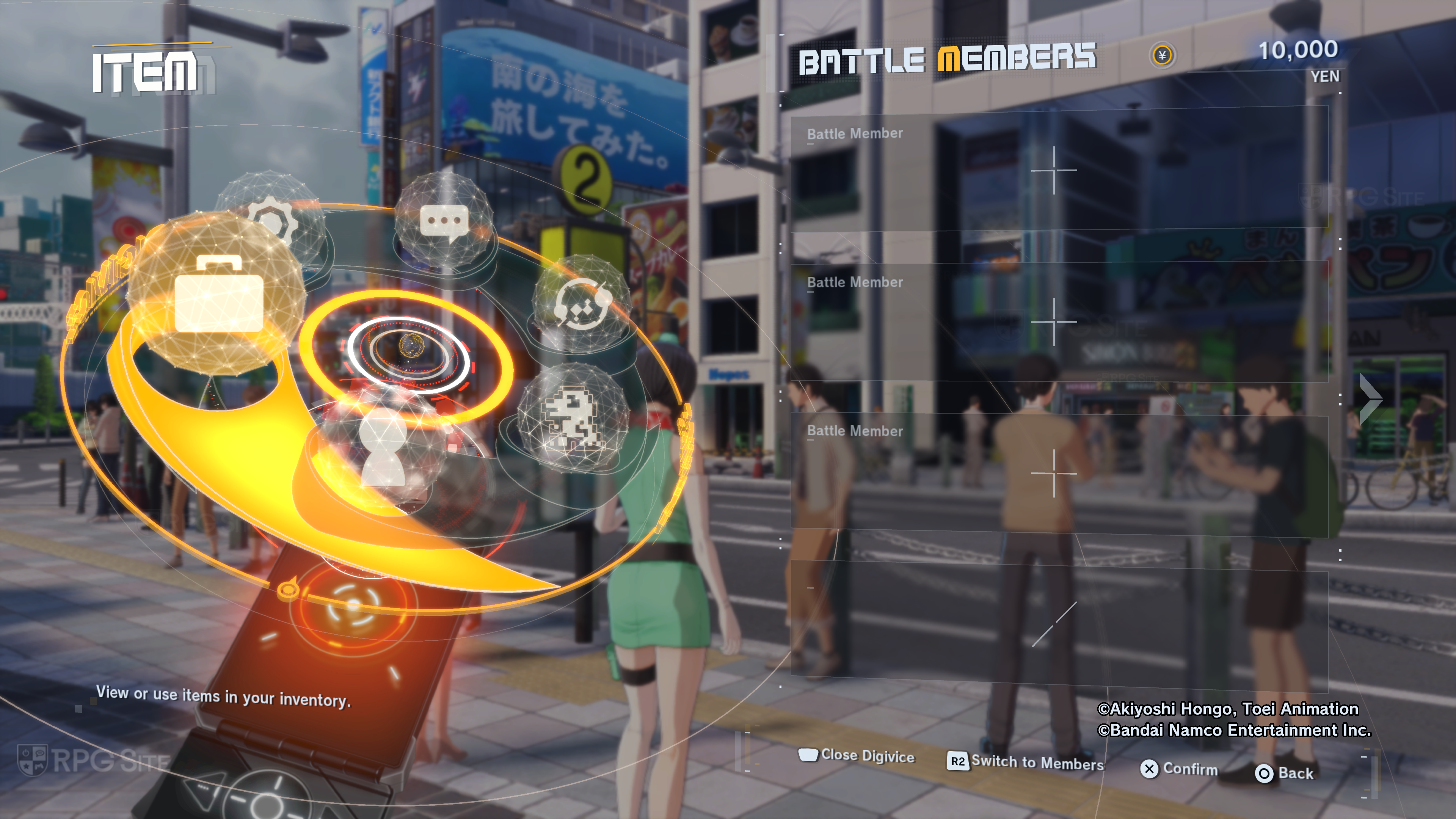This screenshot has width=1456, height=819.
Task: Select the headset icon orb
Action: [582, 304]
